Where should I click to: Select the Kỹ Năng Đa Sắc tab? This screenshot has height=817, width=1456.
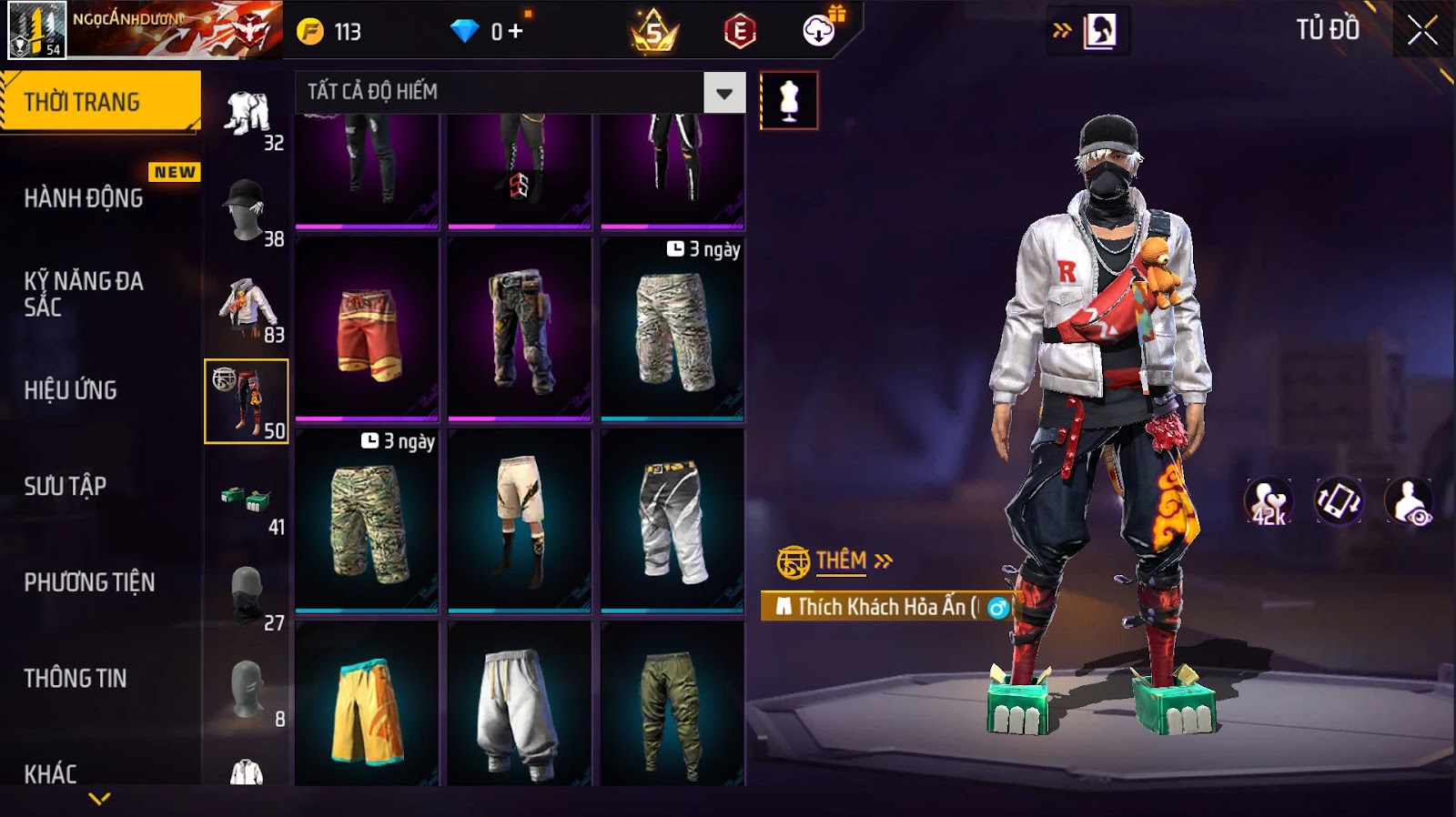click(84, 294)
